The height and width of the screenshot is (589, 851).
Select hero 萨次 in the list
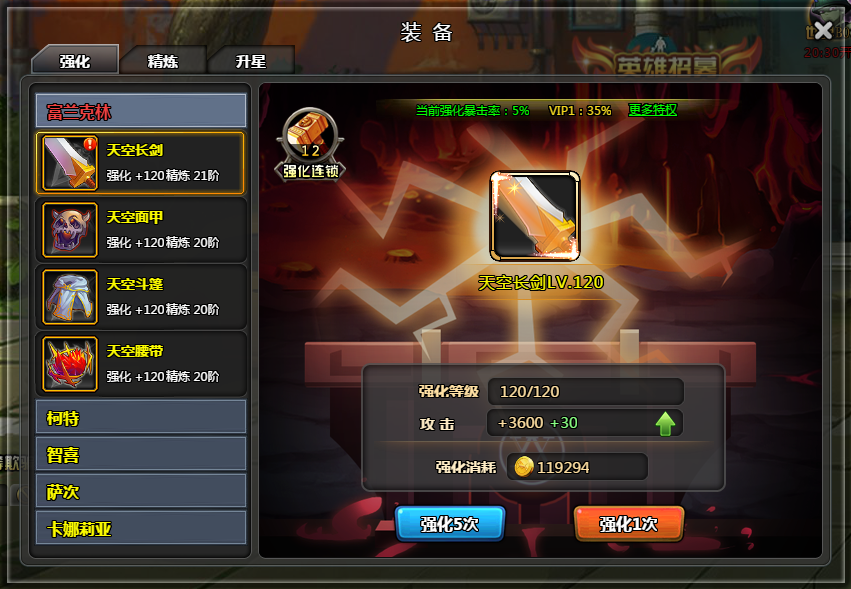click(x=141, y=491)
